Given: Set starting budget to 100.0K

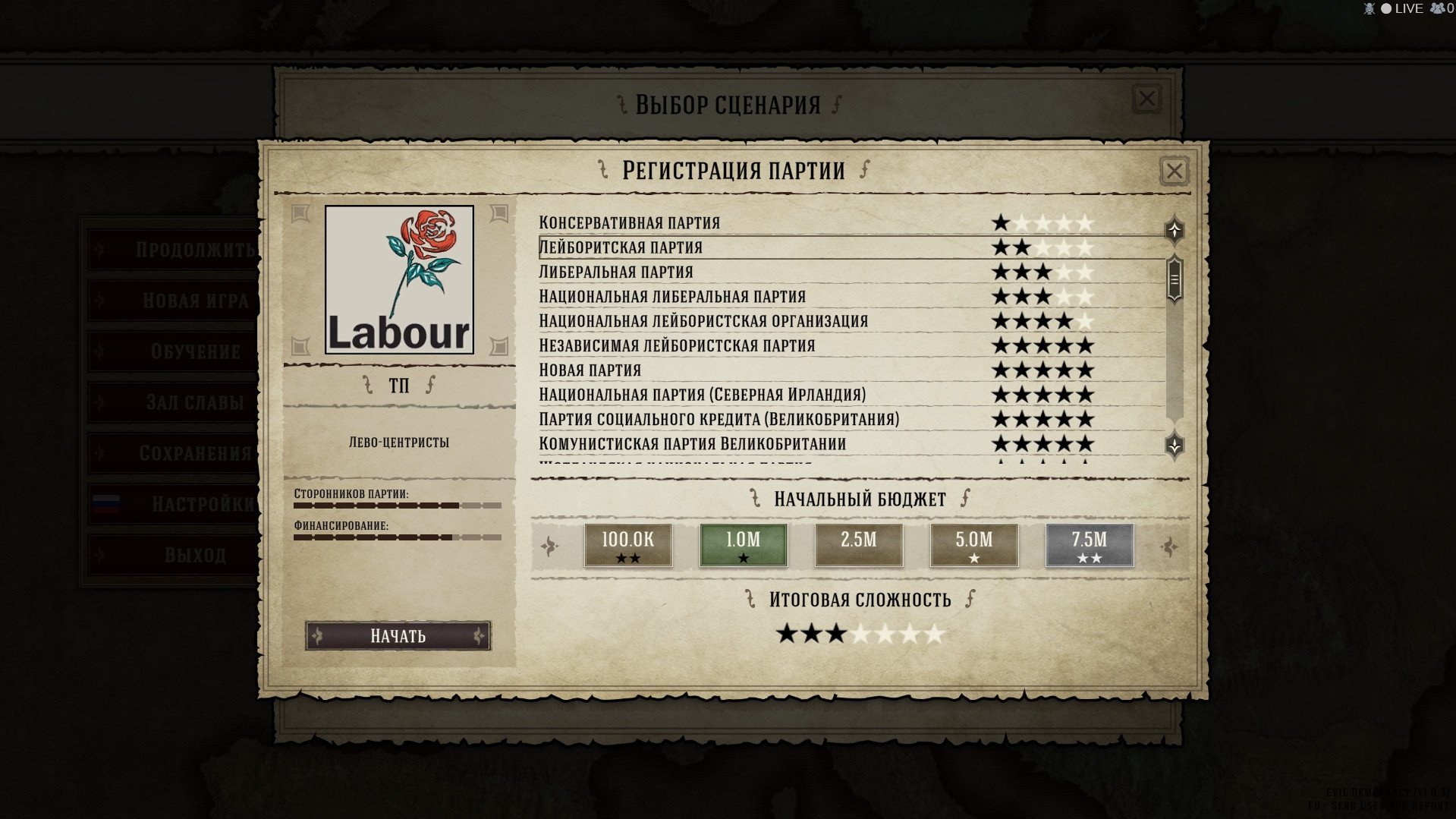Looking at the screenshot, I should click(627, 545).
